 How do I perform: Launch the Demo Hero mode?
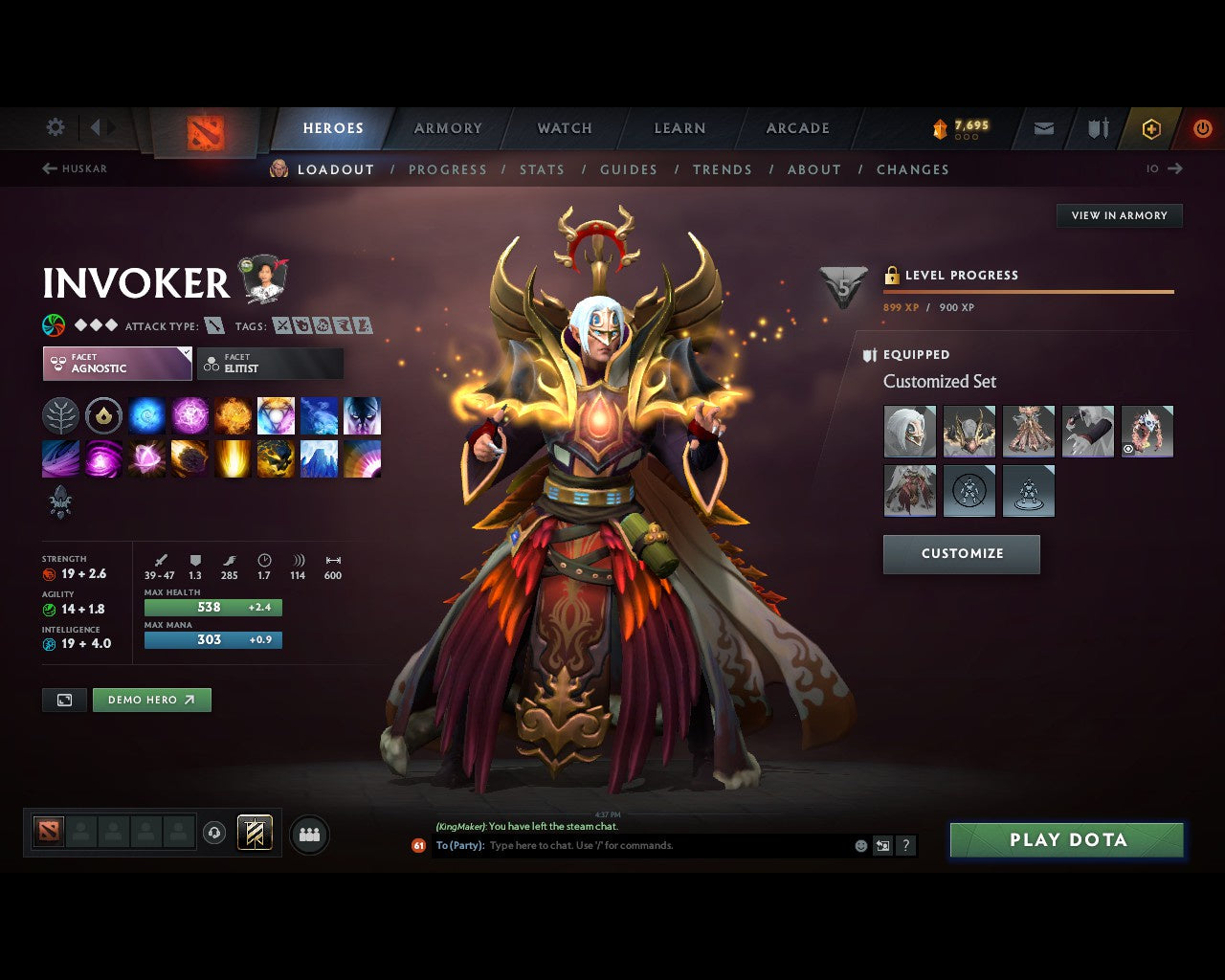click(x=151, y=700)
